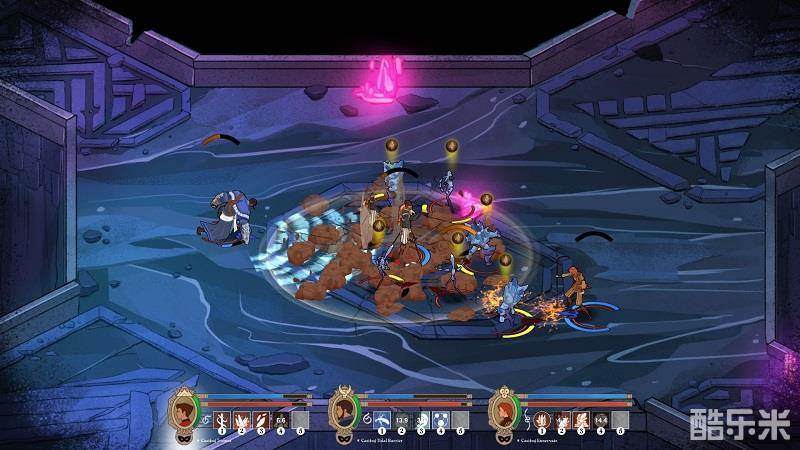Select the brown-haired hero portrait in red
The image size is (800, 450).
pyautogui.click(x=184, y=410)
